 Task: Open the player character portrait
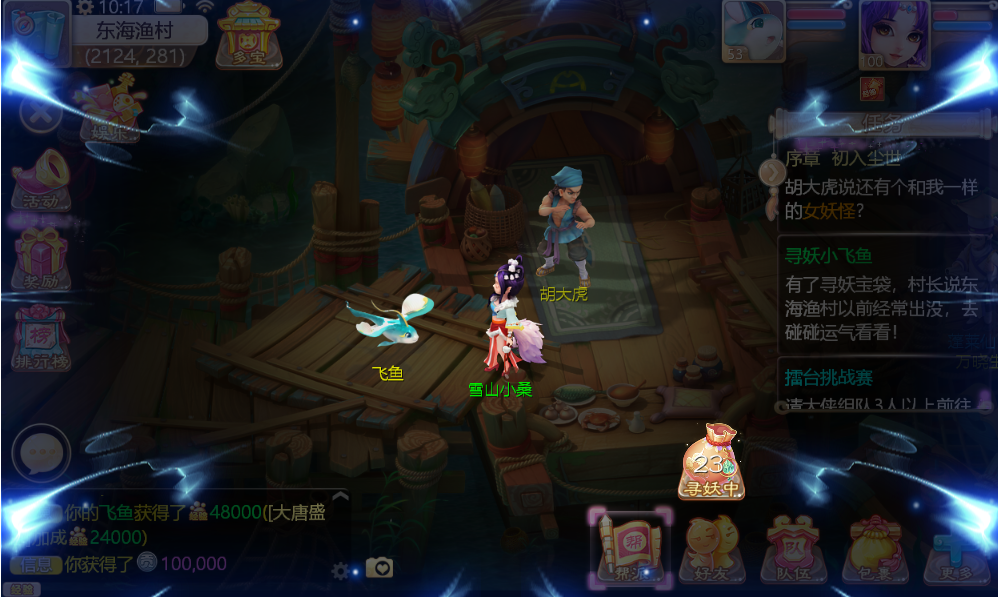click(894, 32)
